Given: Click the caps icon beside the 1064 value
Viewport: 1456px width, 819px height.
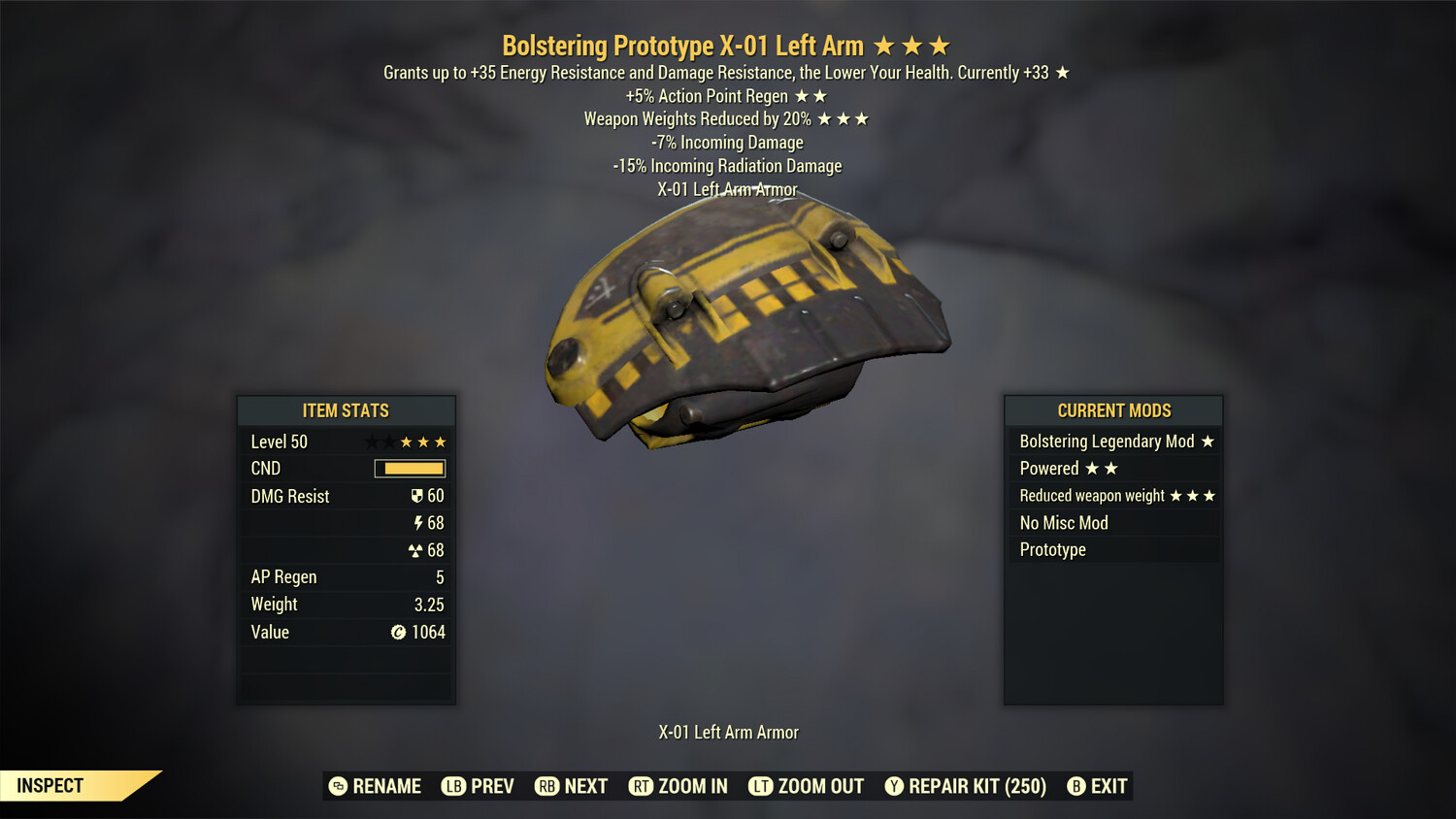Looking at the screenshot, I should point(397,632).
